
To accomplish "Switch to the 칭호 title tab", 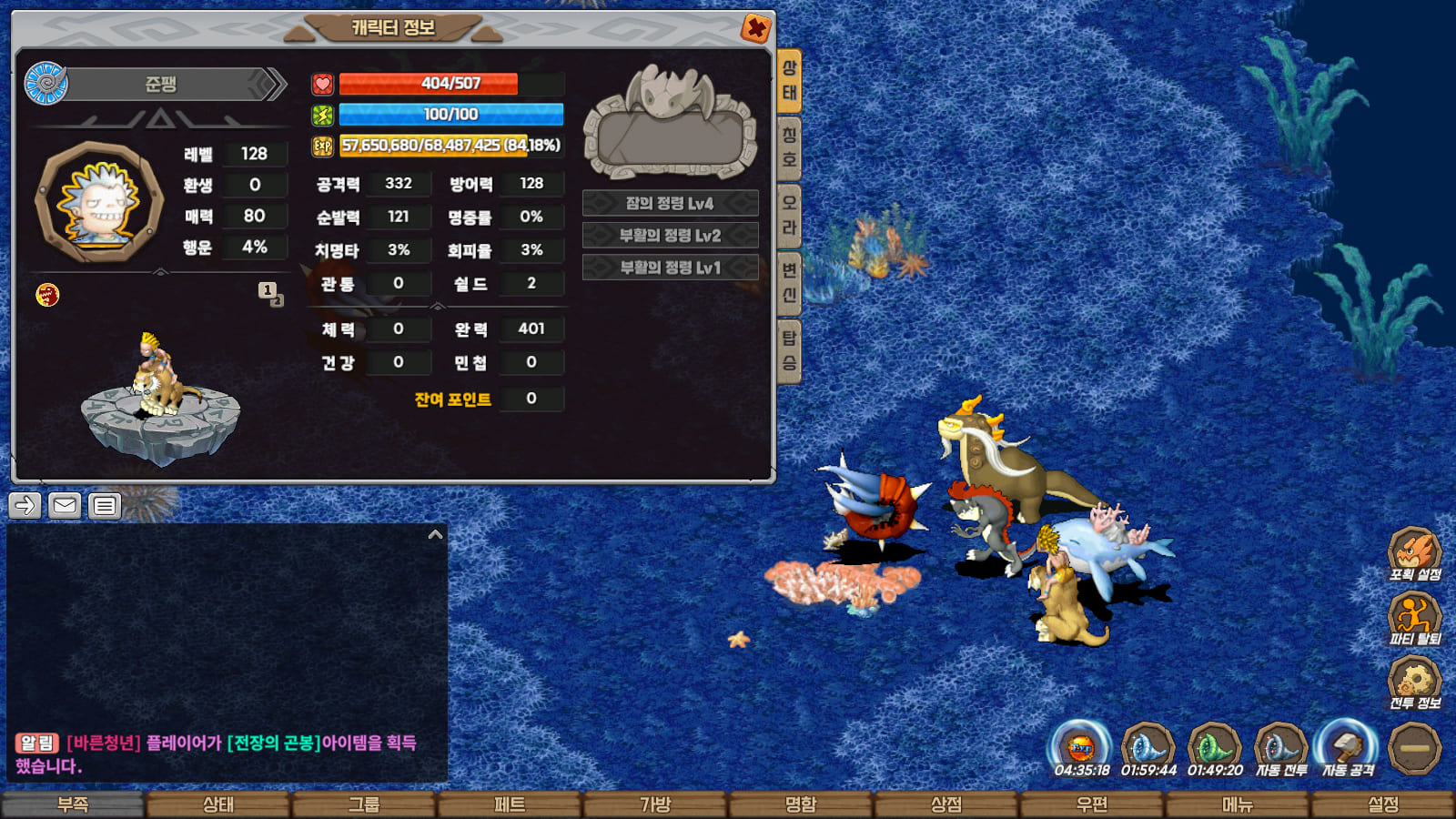I will 789,147.
